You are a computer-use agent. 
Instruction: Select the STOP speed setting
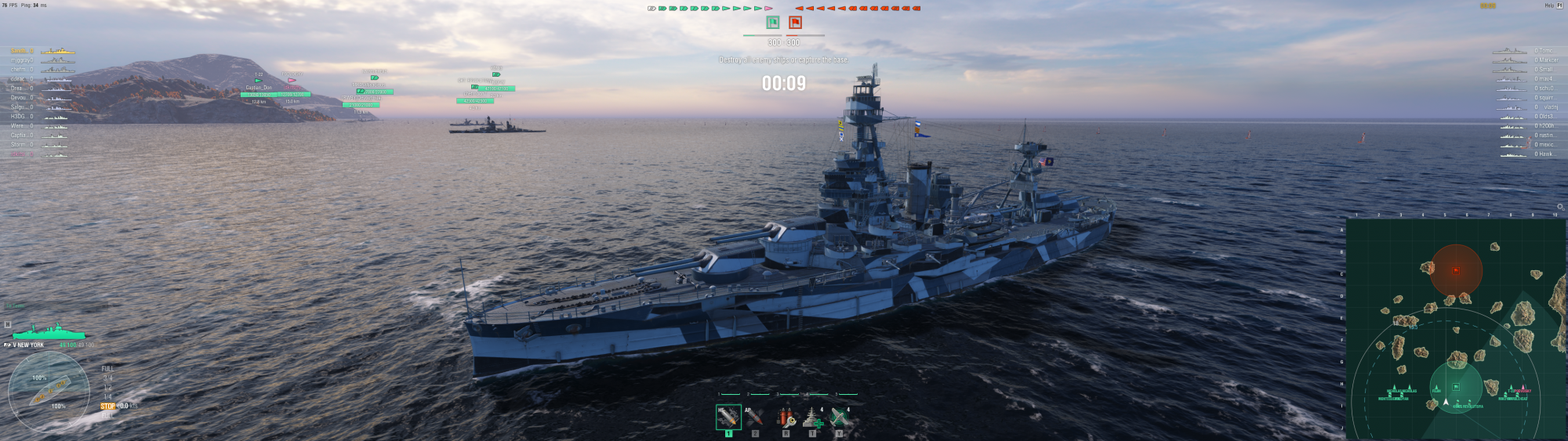tap(107, 407)
